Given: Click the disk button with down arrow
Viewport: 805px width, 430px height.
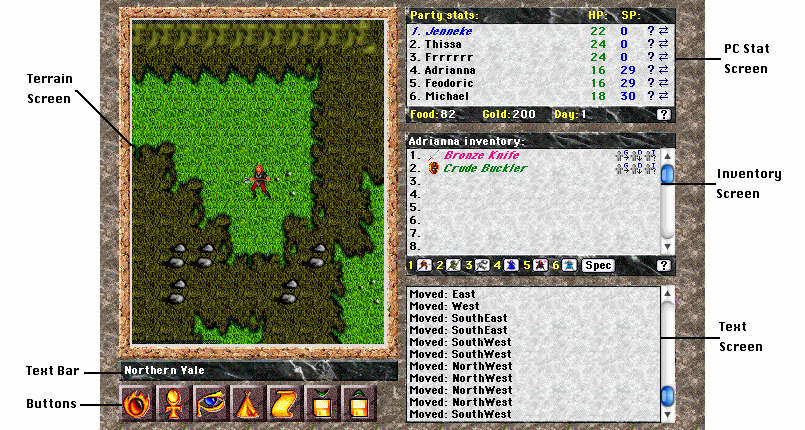Looking at the screenshot, I should (x=322, y=405).
